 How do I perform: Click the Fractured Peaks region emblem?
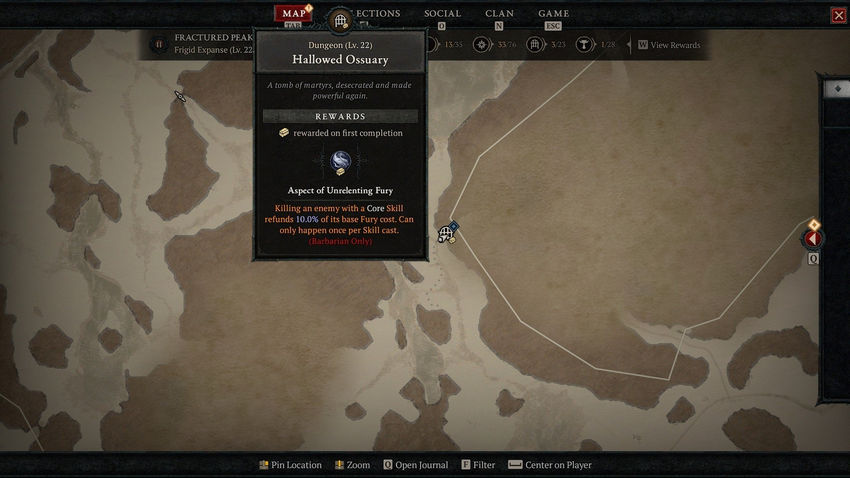pyautogui.click(x=158, y=44)
